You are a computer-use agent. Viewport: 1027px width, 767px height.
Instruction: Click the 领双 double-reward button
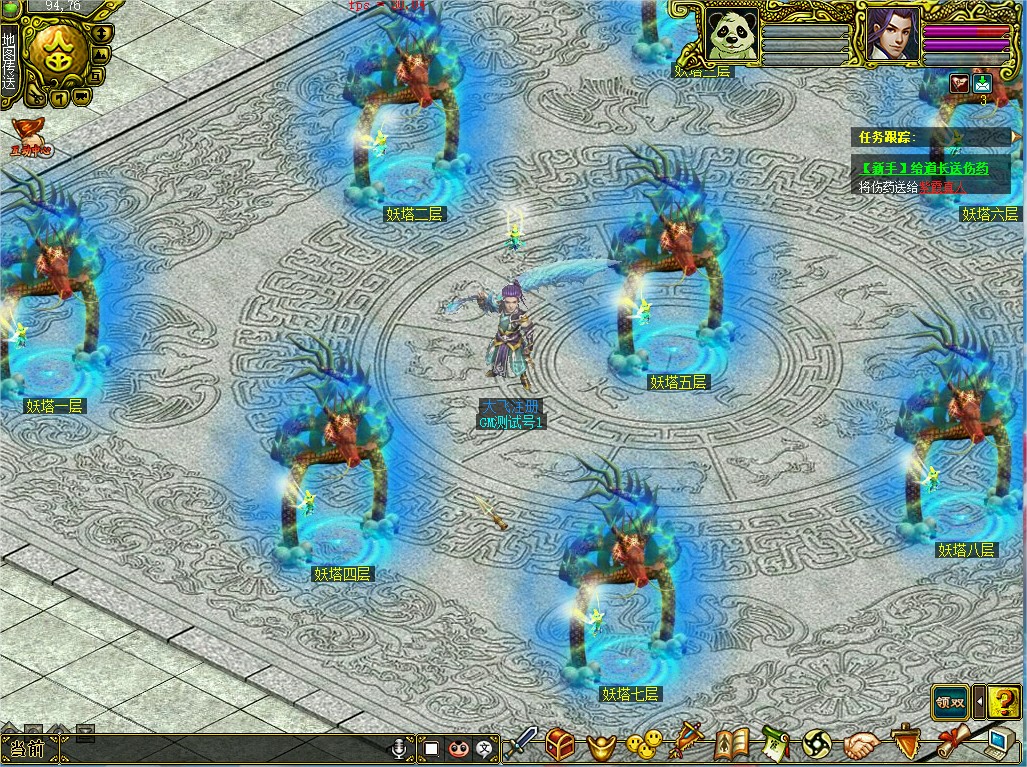(x=951, y=702)
